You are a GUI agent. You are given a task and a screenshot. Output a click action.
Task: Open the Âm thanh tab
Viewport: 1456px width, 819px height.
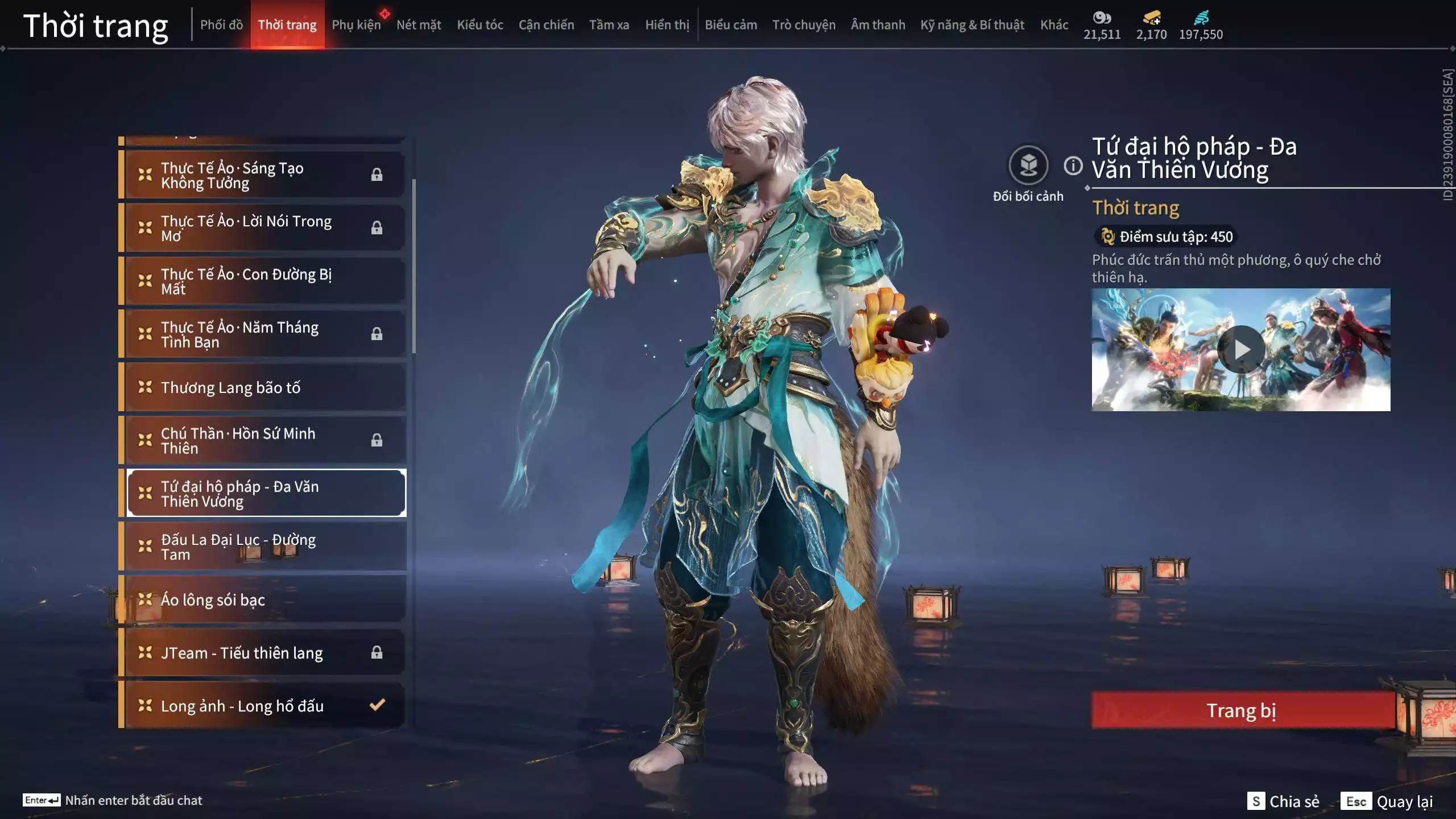[878, 25]
